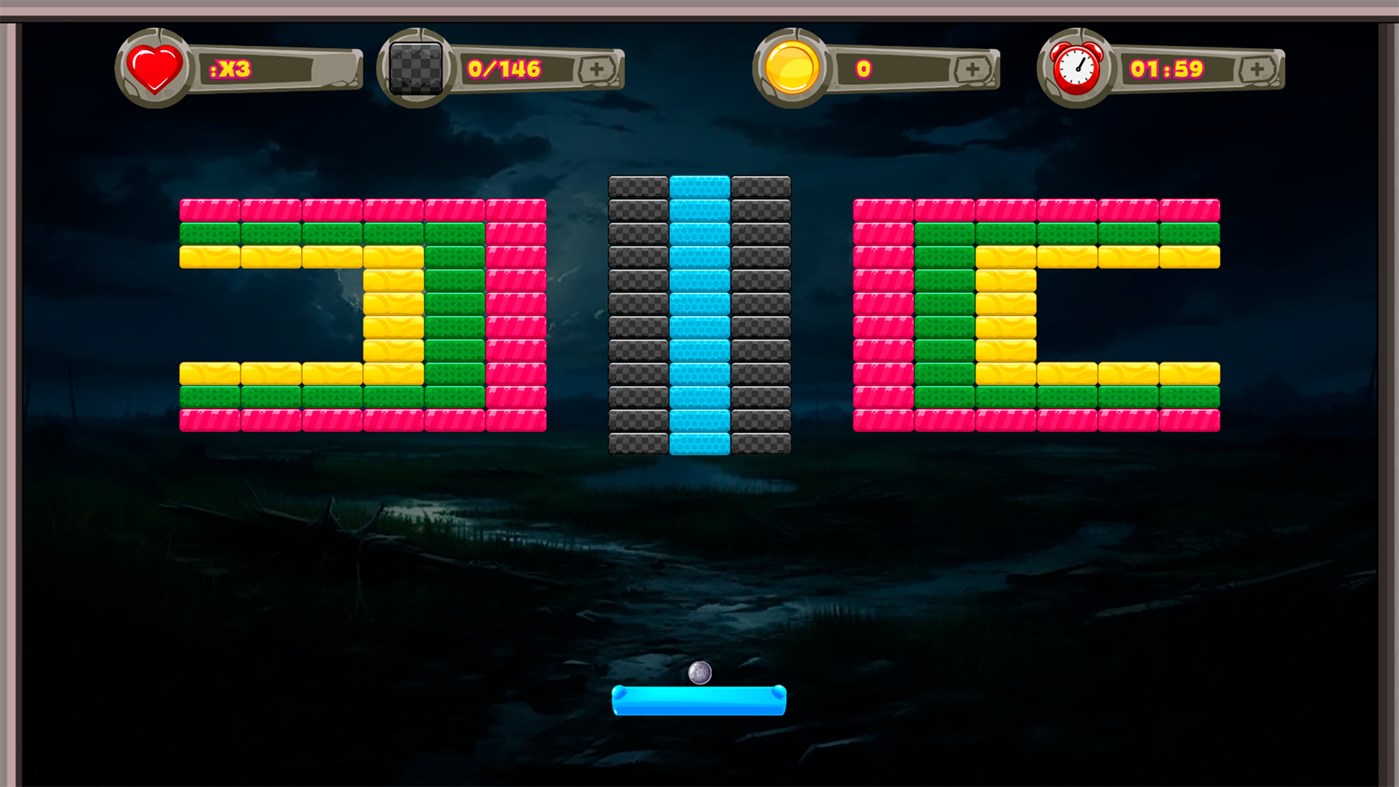Click the bottom-right pink brick of the right formation
This screenshot has height=787, width=1399.
1190,421
